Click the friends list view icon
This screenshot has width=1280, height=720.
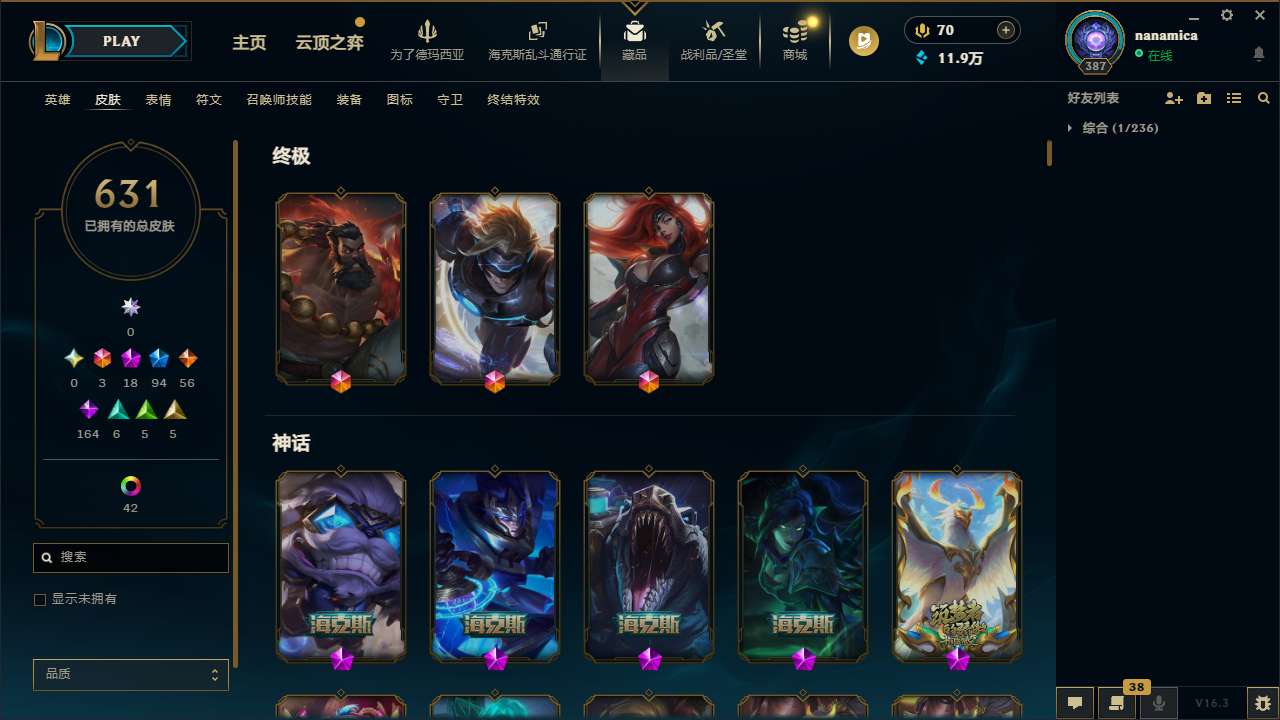[x=1234, y=97]
